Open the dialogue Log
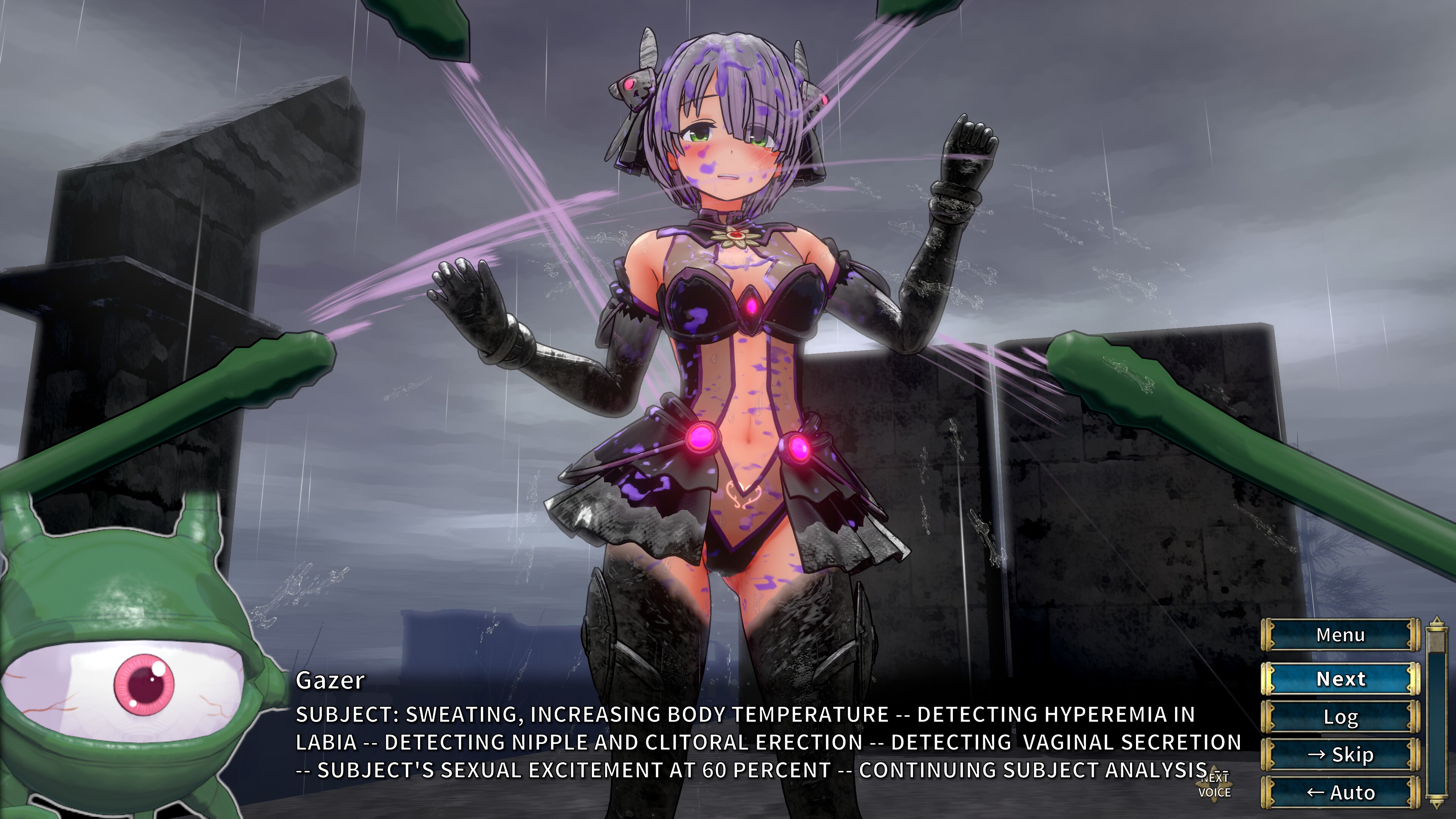Image resolution: width=1456 pixels, height=819 pixels. [1340, 717]
